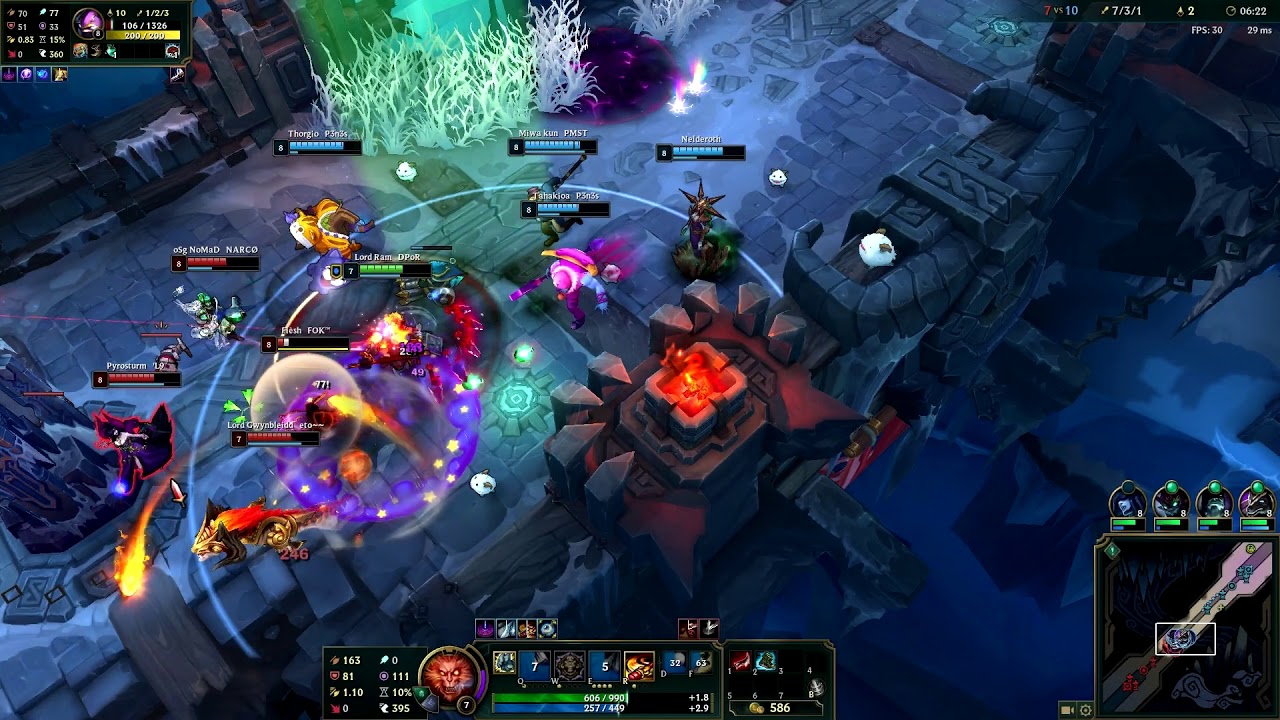Select the first teammate portrait above minimap
The width and height of the screenshot is (1280, 720).
[x=1127, y=500]
